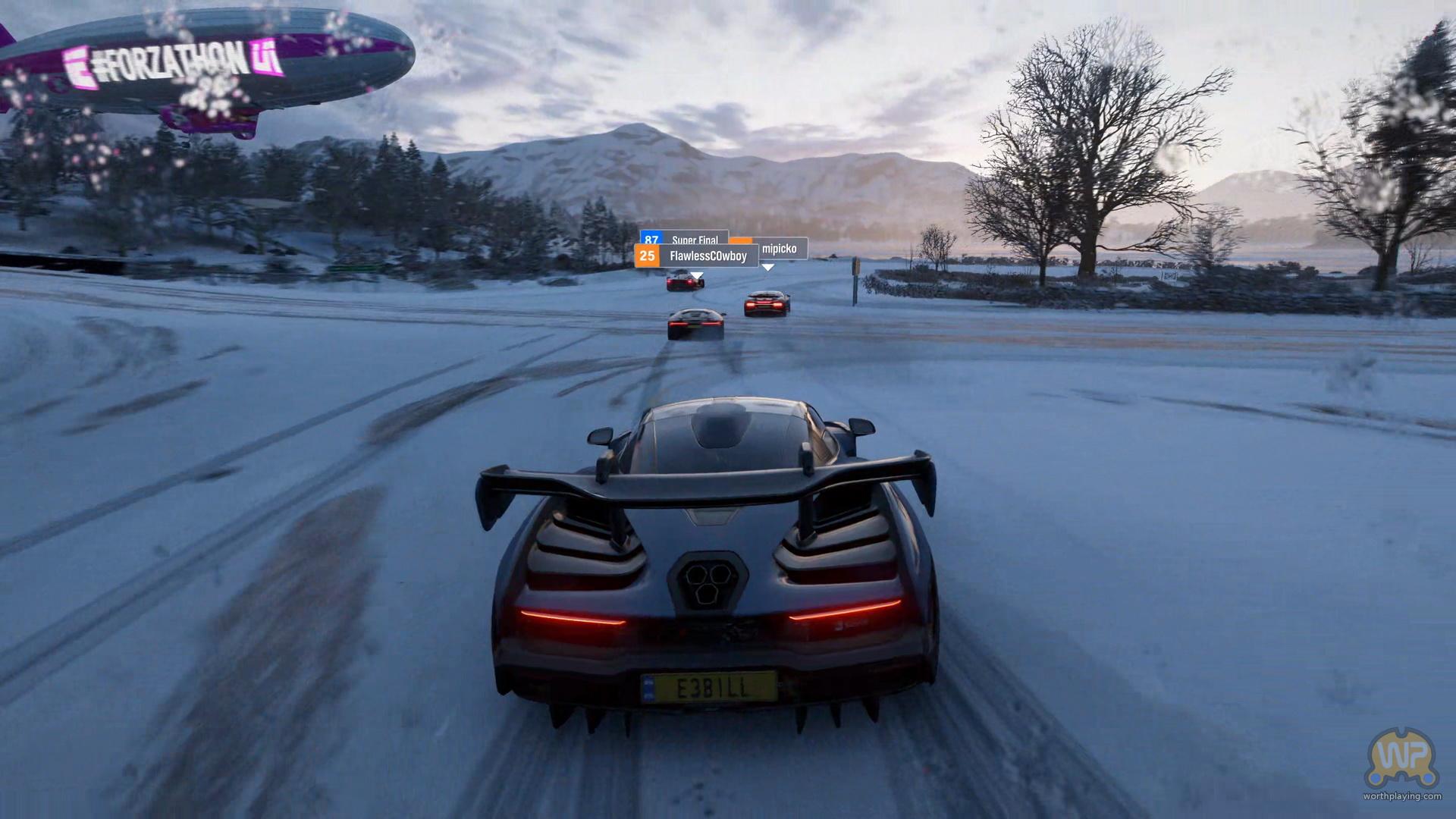
Task: Open the worthplaying.com watermark logo
Action: coord(1401,761)
